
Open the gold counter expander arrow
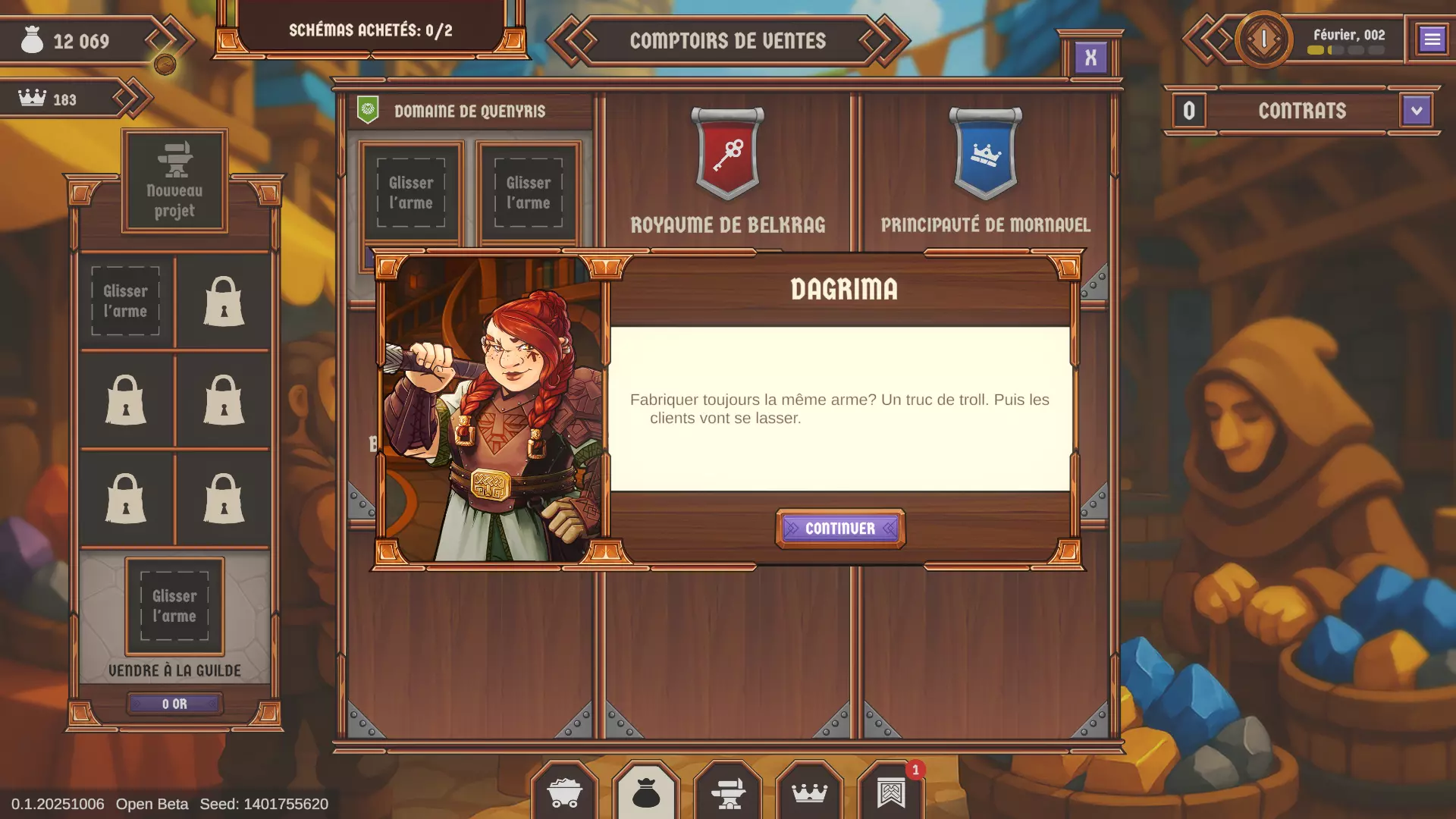point(166,39)
